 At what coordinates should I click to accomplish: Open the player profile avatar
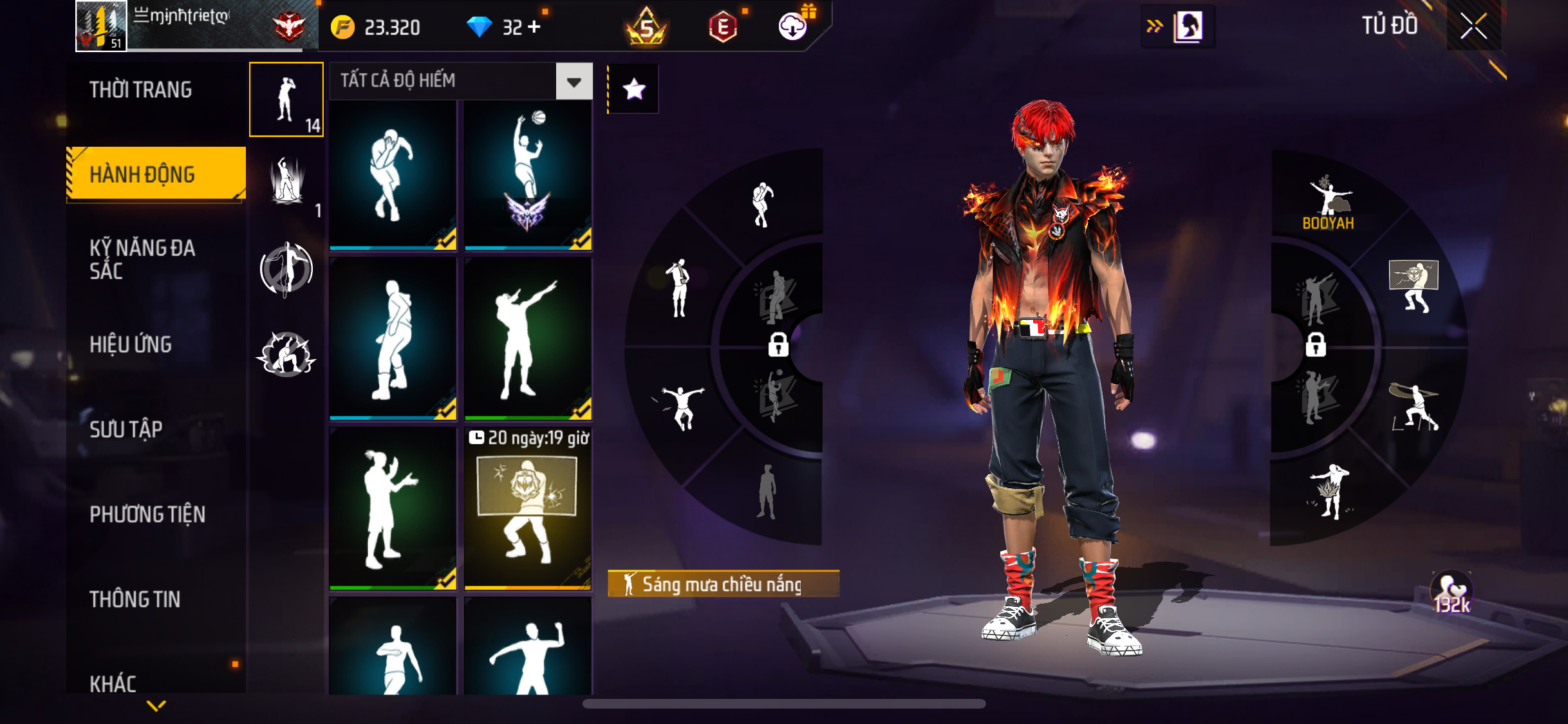pos(101,26)
